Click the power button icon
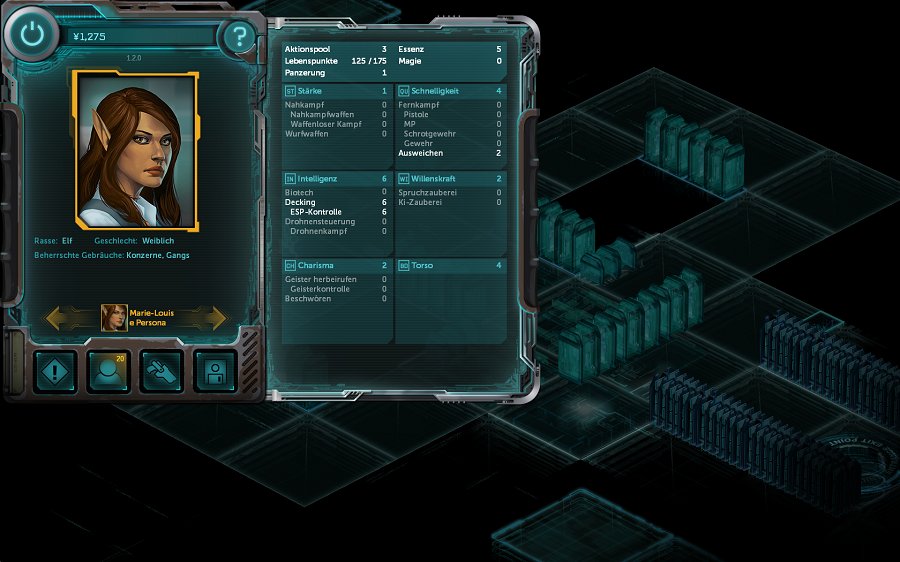The width and height of the screenshot is (900, 562). pos(34,36)
